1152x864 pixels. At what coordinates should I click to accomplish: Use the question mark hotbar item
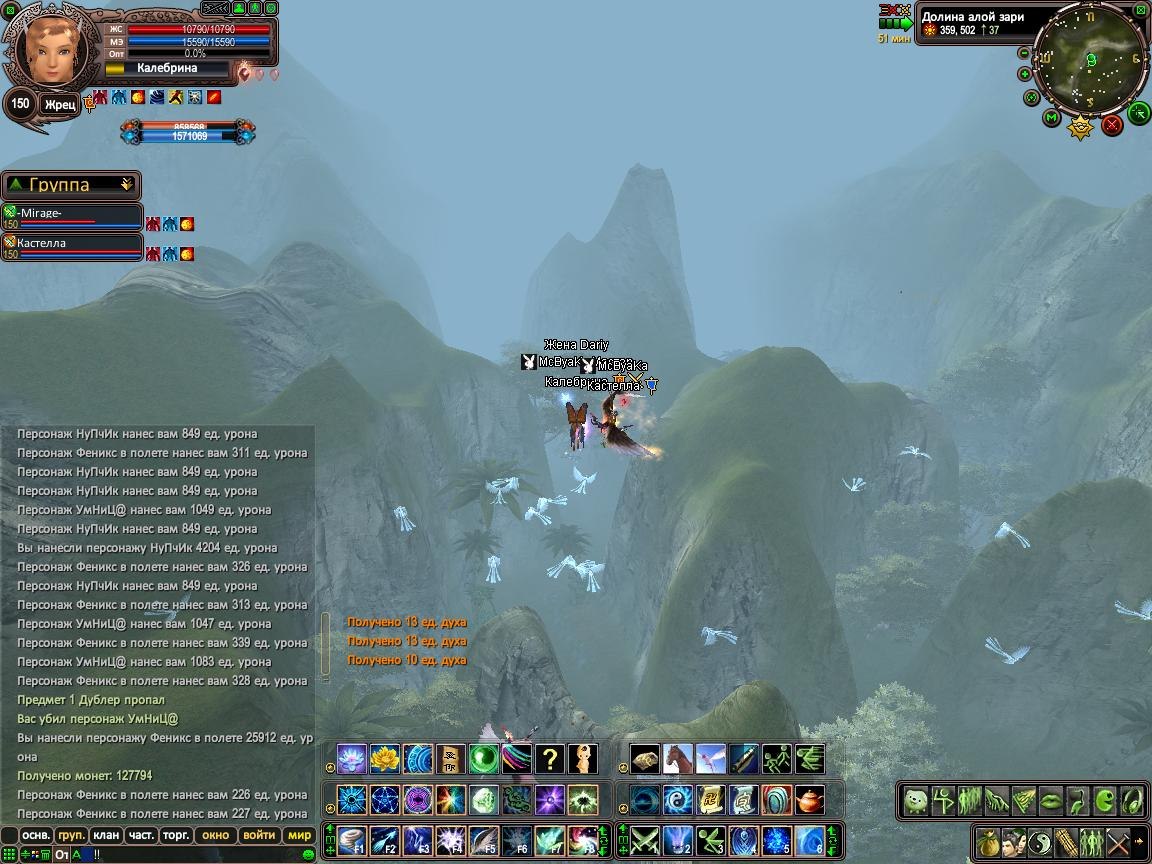pos(550,759)
